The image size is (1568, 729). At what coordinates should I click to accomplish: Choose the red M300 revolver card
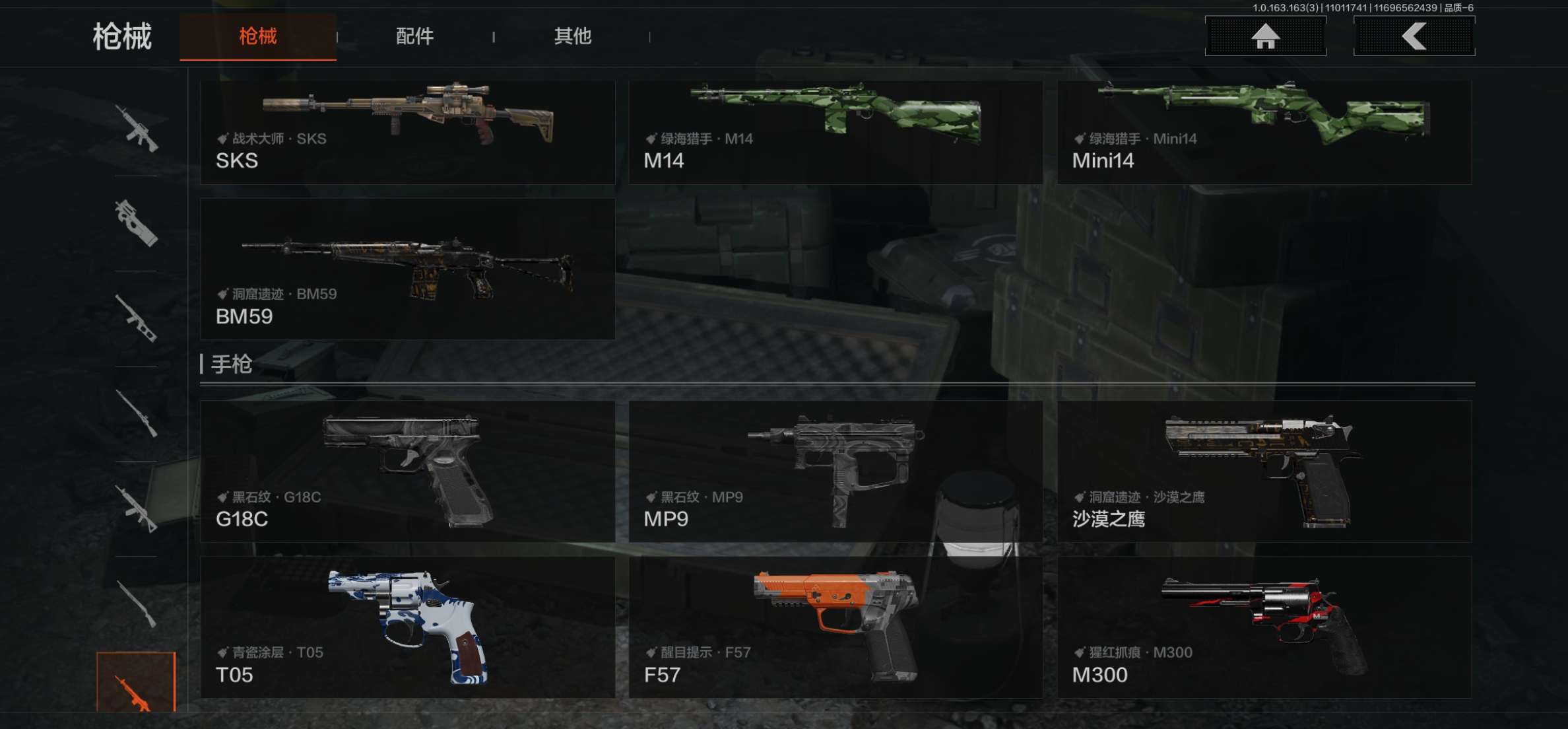1264,627
